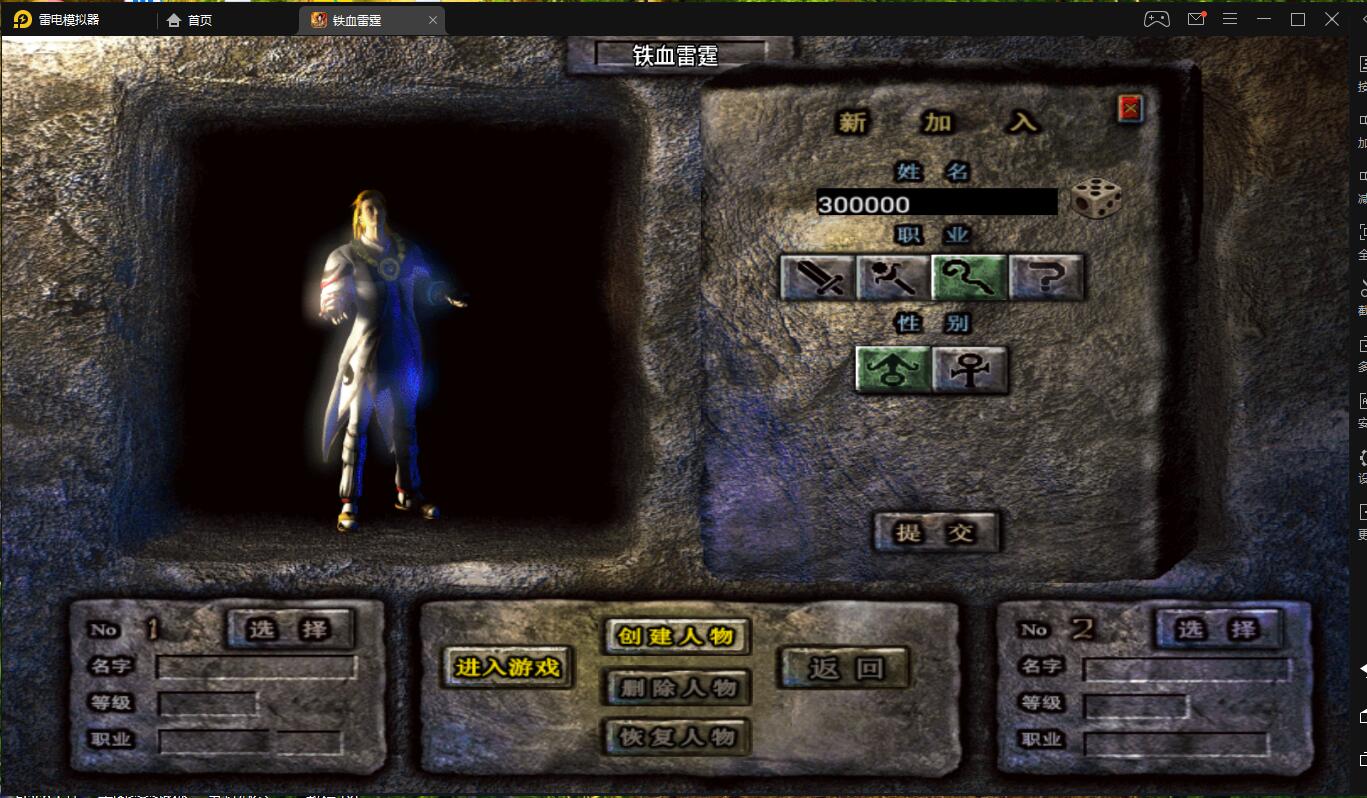Click 选择 for character slot No 1

(289, 628)
